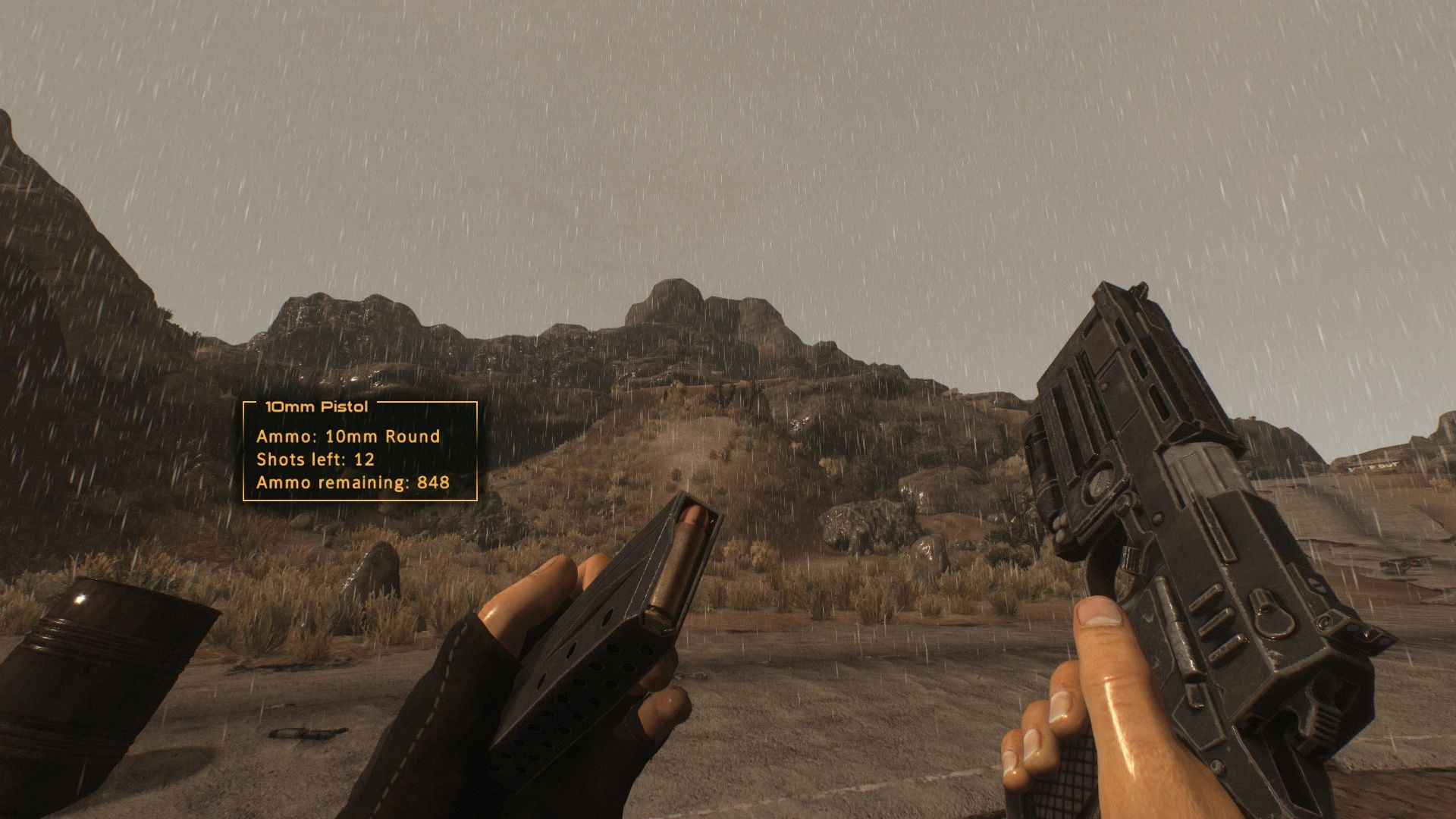Image resolution: width=1456 pixels, height=819 pixels.
Task: Click the brass round atop the magazine
Action: click(x=679, y=561)
